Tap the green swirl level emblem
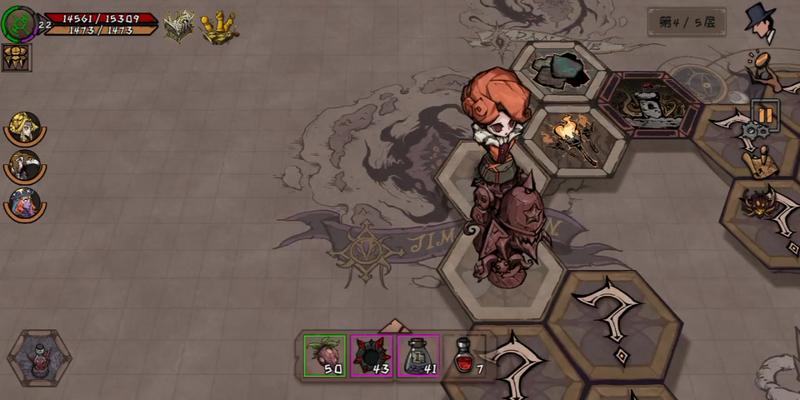The height and width of the screenshot is (400, 800). (19, 24)
